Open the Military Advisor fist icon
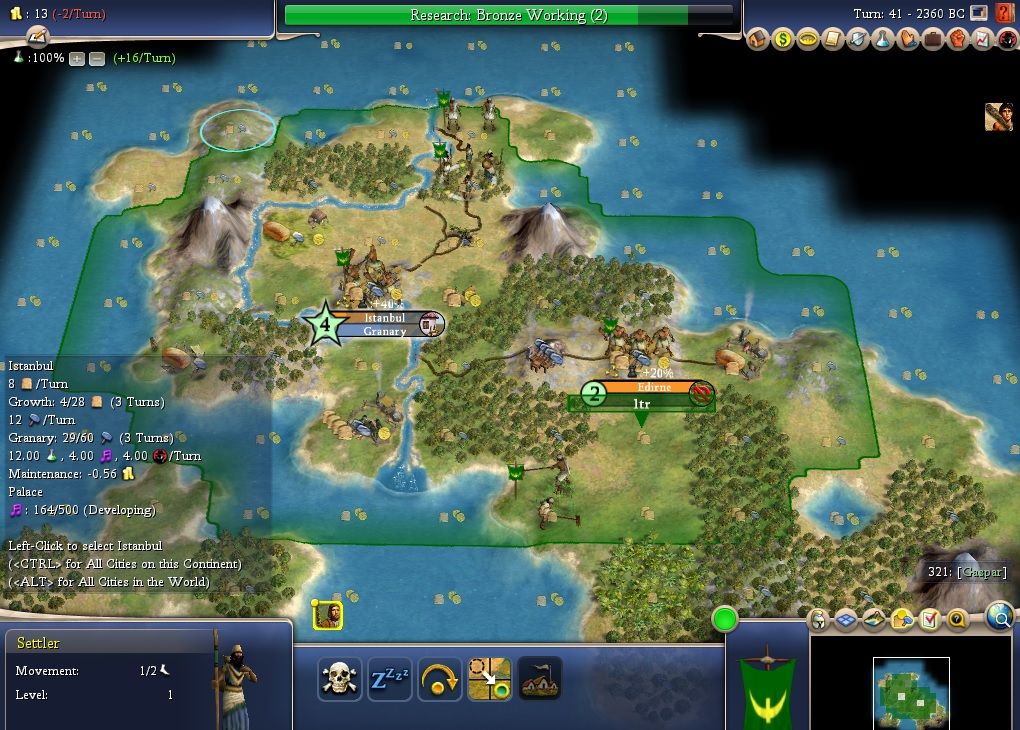Screen dimensions: 1020x730 pyautogui.click(x=957, y=39)
